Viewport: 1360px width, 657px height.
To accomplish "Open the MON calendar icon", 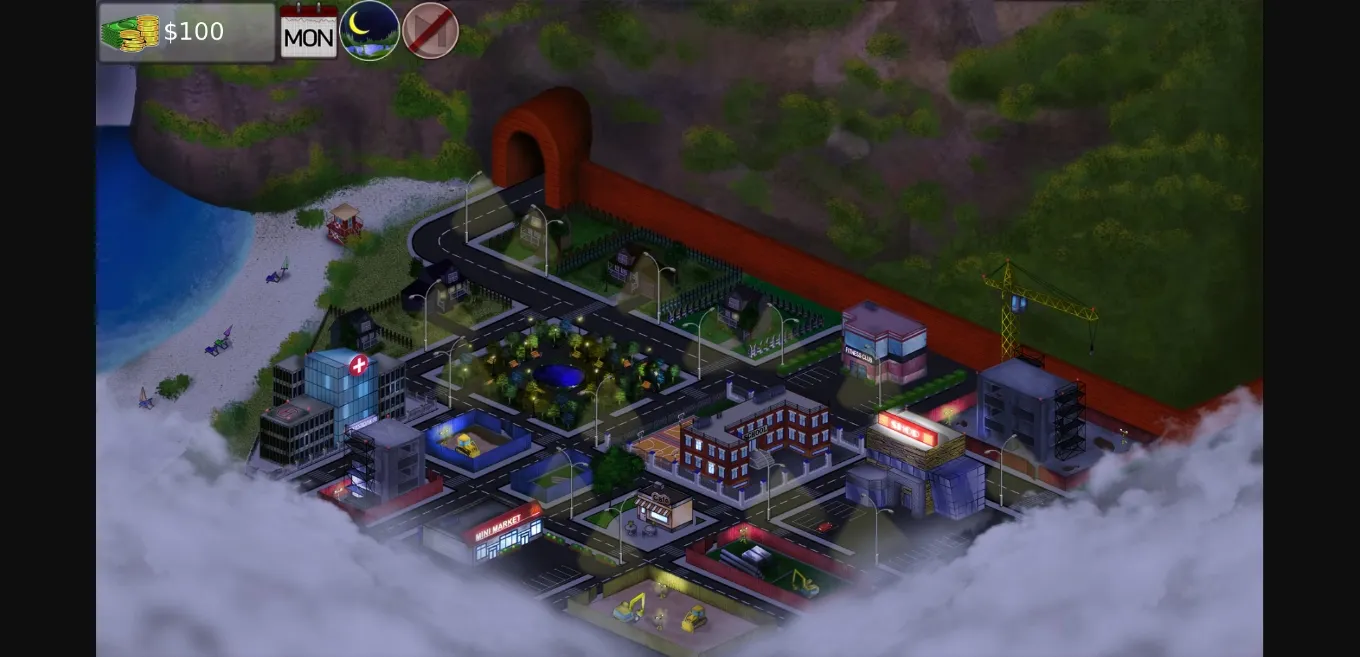I will point(308,31).
